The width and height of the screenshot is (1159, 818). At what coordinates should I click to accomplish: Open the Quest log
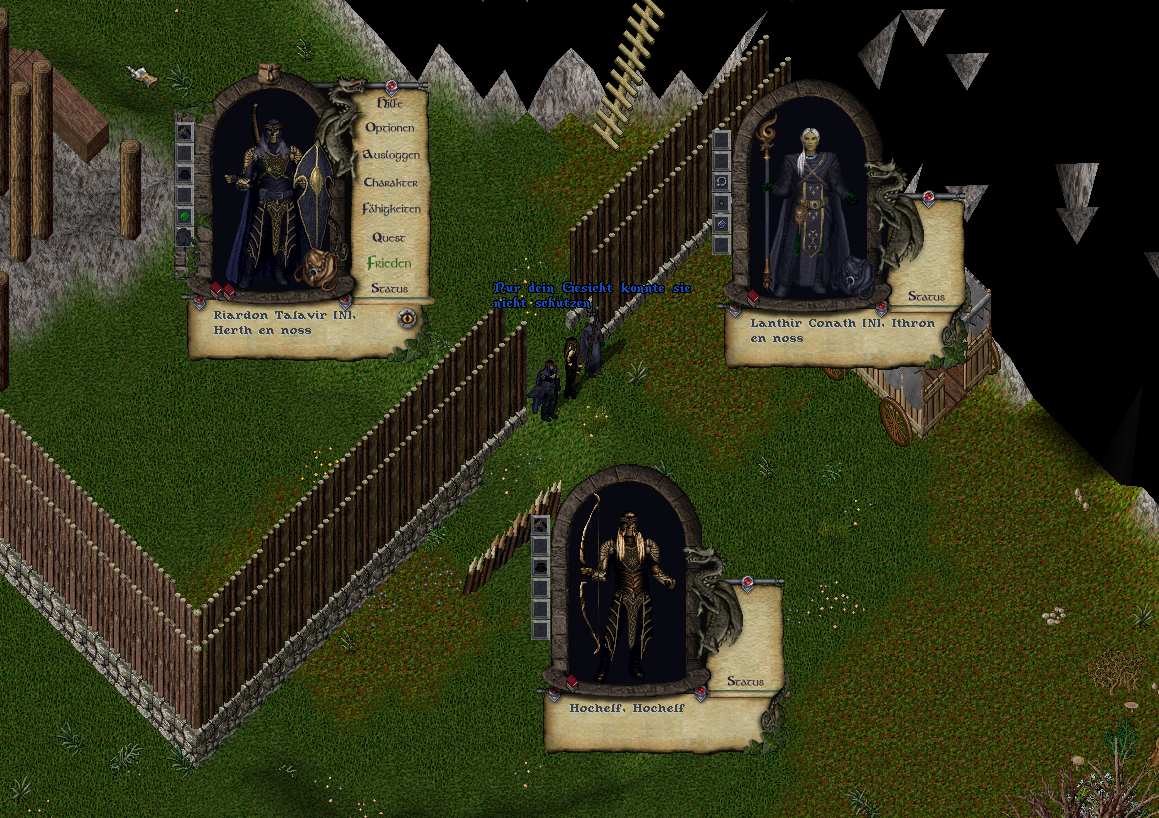pos(389,237)
